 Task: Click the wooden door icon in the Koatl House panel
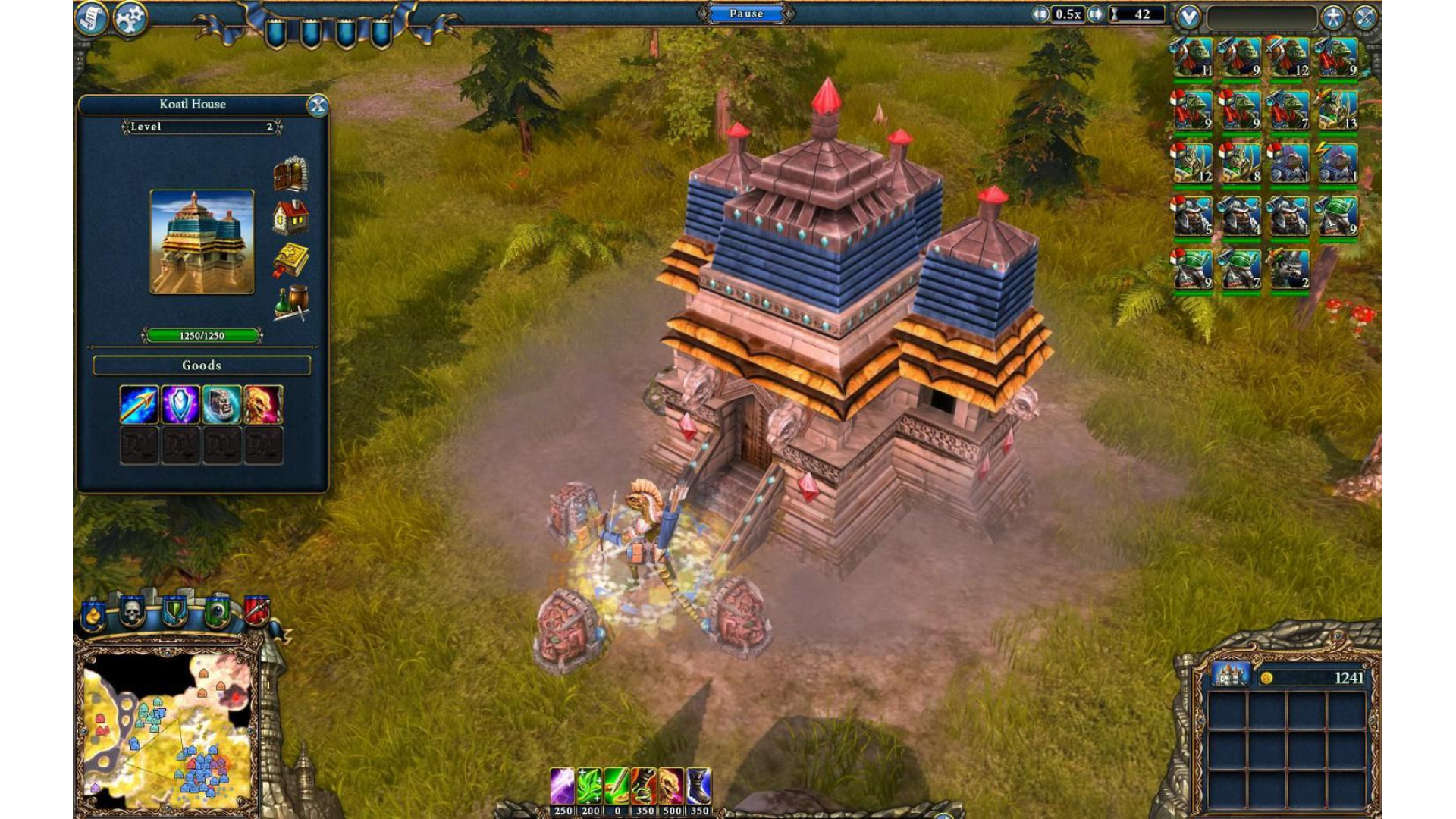coord(290,174)
